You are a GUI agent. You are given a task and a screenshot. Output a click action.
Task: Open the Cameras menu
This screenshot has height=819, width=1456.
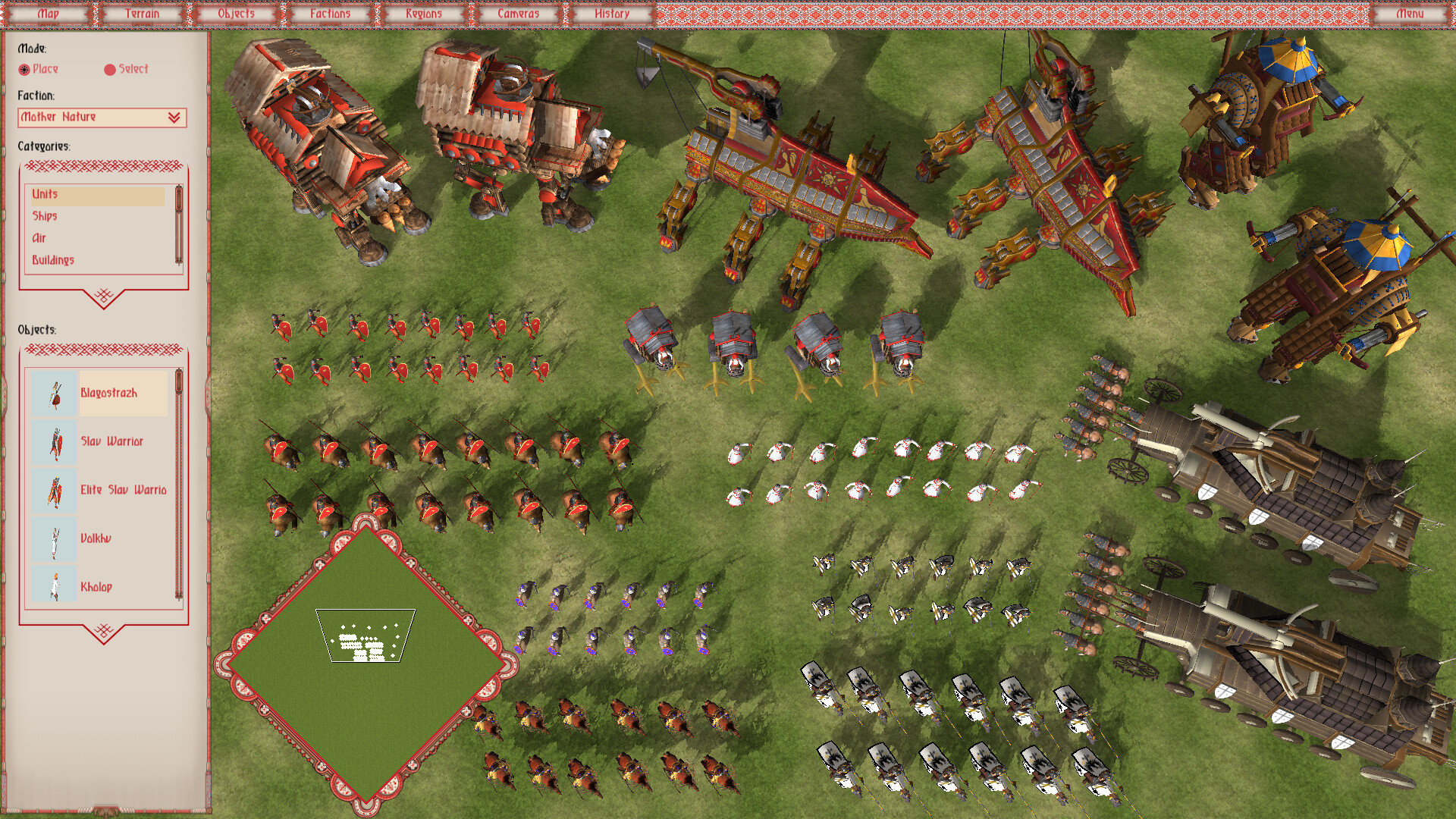(x=518, y=13)
